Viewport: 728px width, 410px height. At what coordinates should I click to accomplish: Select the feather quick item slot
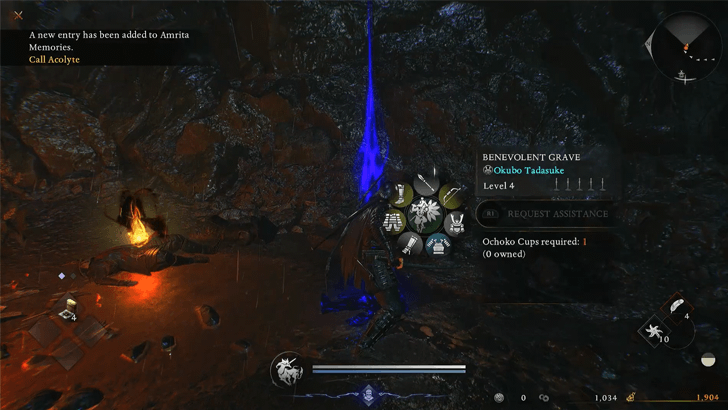click(x=677, y=307)
